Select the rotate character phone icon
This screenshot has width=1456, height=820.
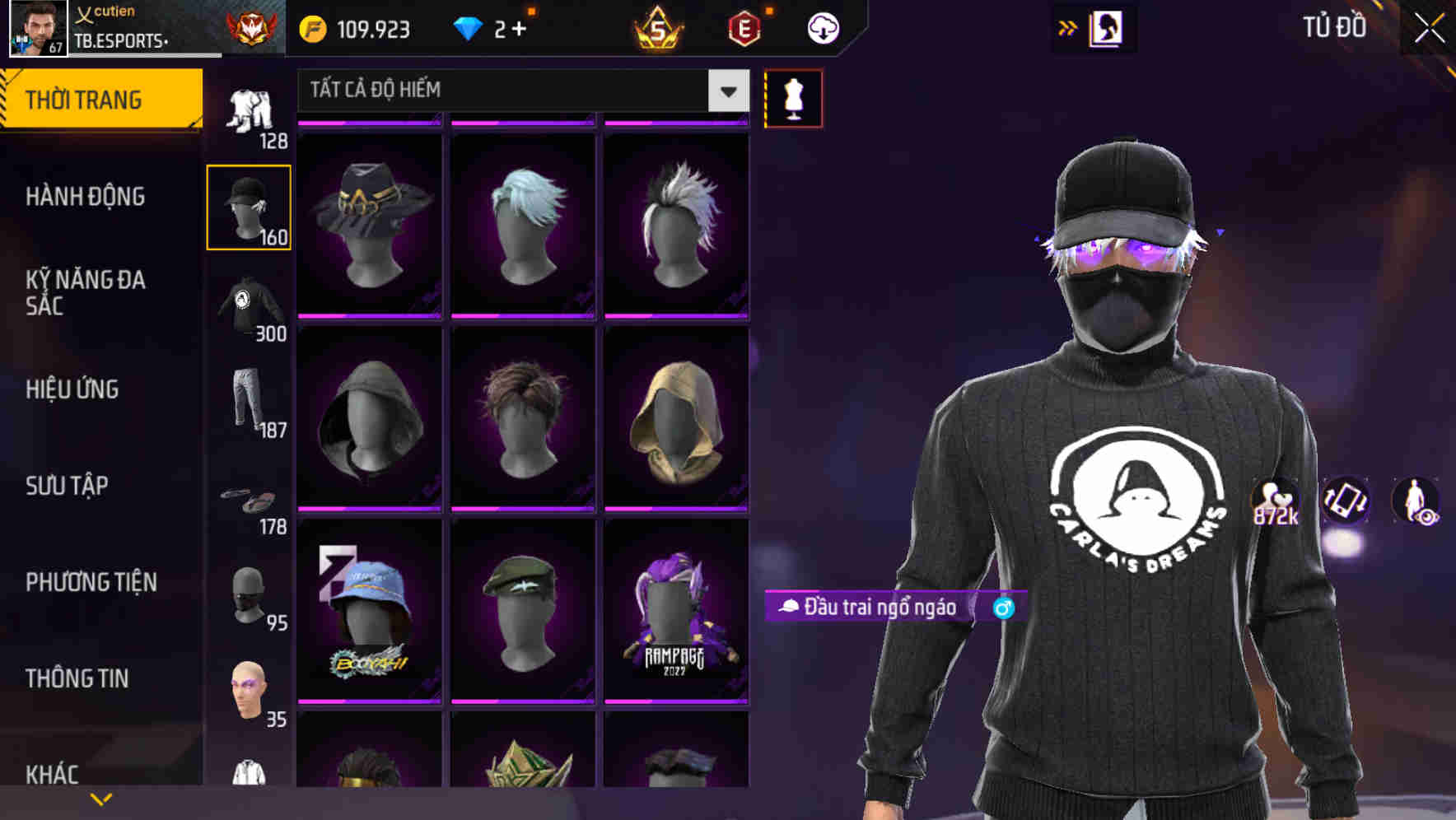(x=1344, y=504)
